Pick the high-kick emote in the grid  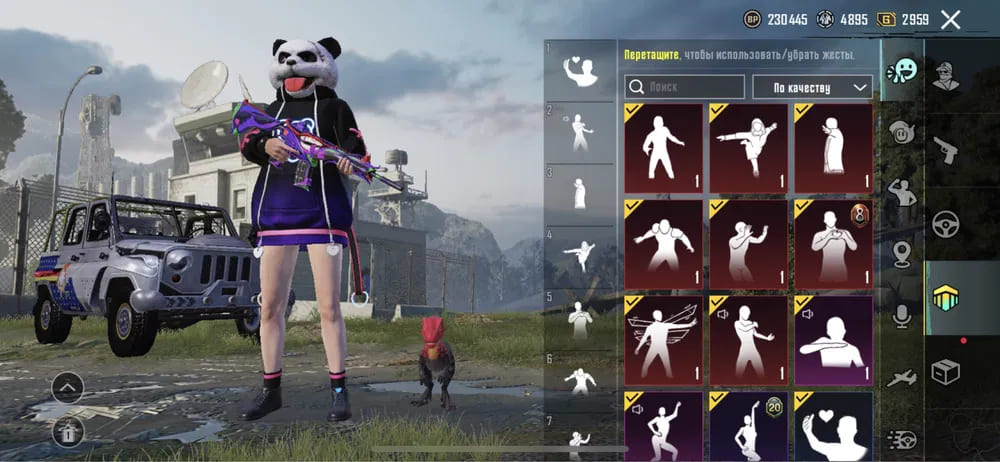pos(749,148)
